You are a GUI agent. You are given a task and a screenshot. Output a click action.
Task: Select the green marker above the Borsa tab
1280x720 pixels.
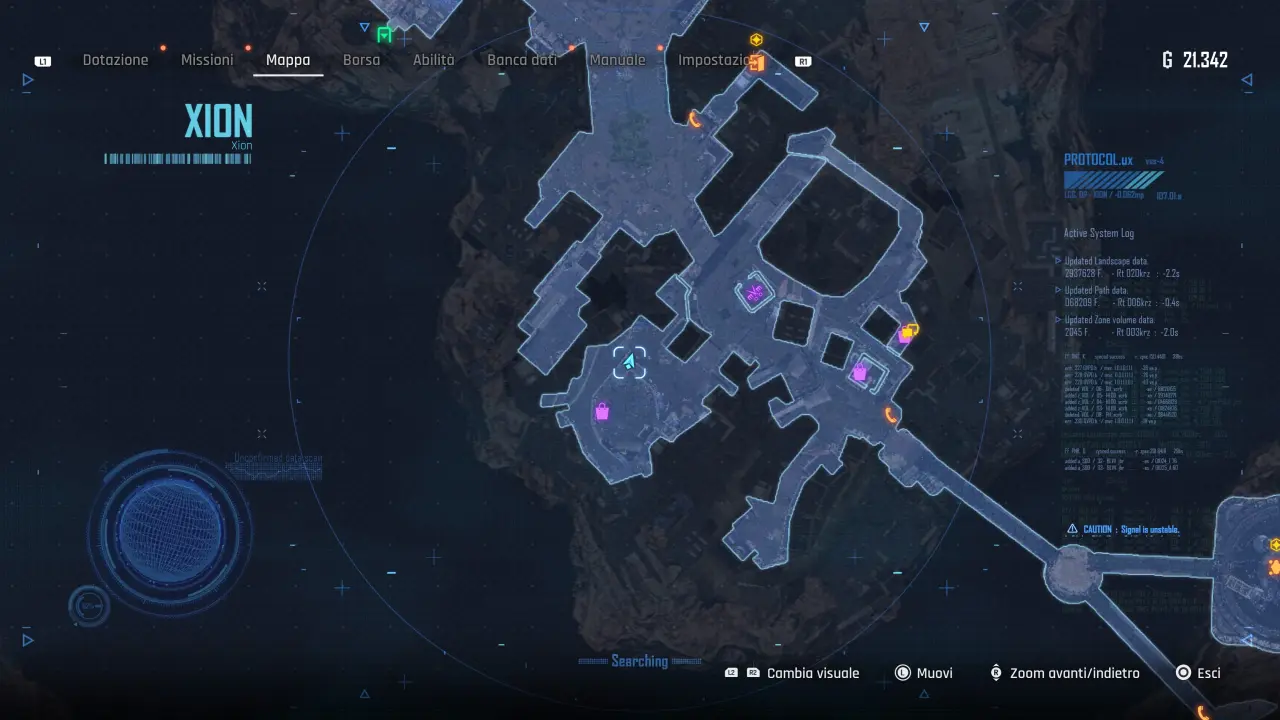point(384,35)
